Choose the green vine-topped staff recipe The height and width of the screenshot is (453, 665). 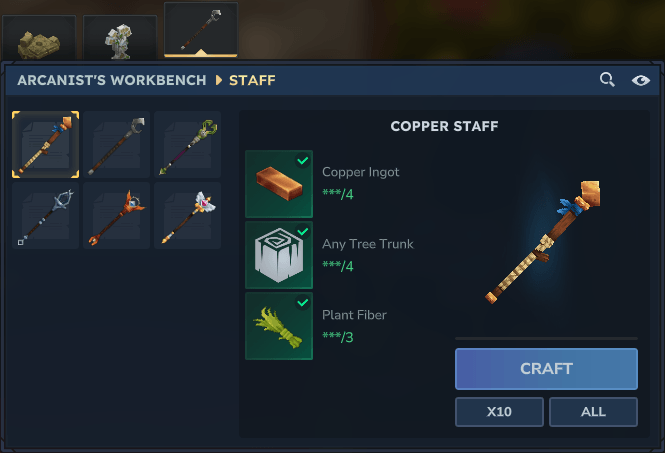coord(186,144)
